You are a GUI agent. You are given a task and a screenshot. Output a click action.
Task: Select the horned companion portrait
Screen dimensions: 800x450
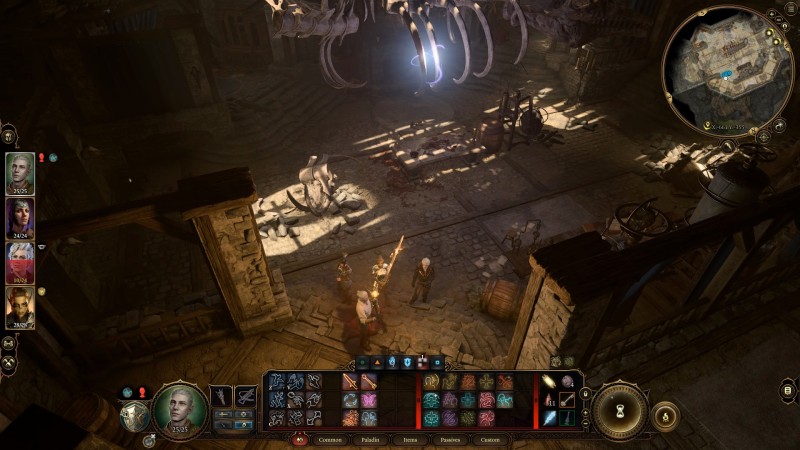point(20,307)
